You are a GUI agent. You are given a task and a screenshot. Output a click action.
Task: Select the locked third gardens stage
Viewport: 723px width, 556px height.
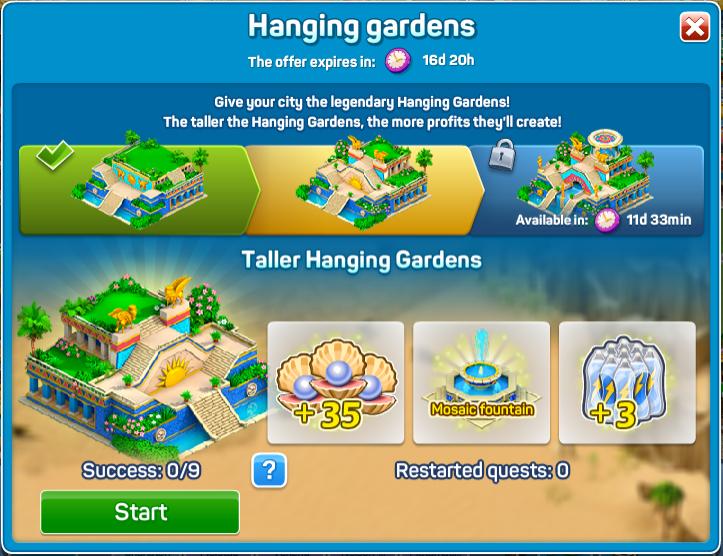[596, 188]
